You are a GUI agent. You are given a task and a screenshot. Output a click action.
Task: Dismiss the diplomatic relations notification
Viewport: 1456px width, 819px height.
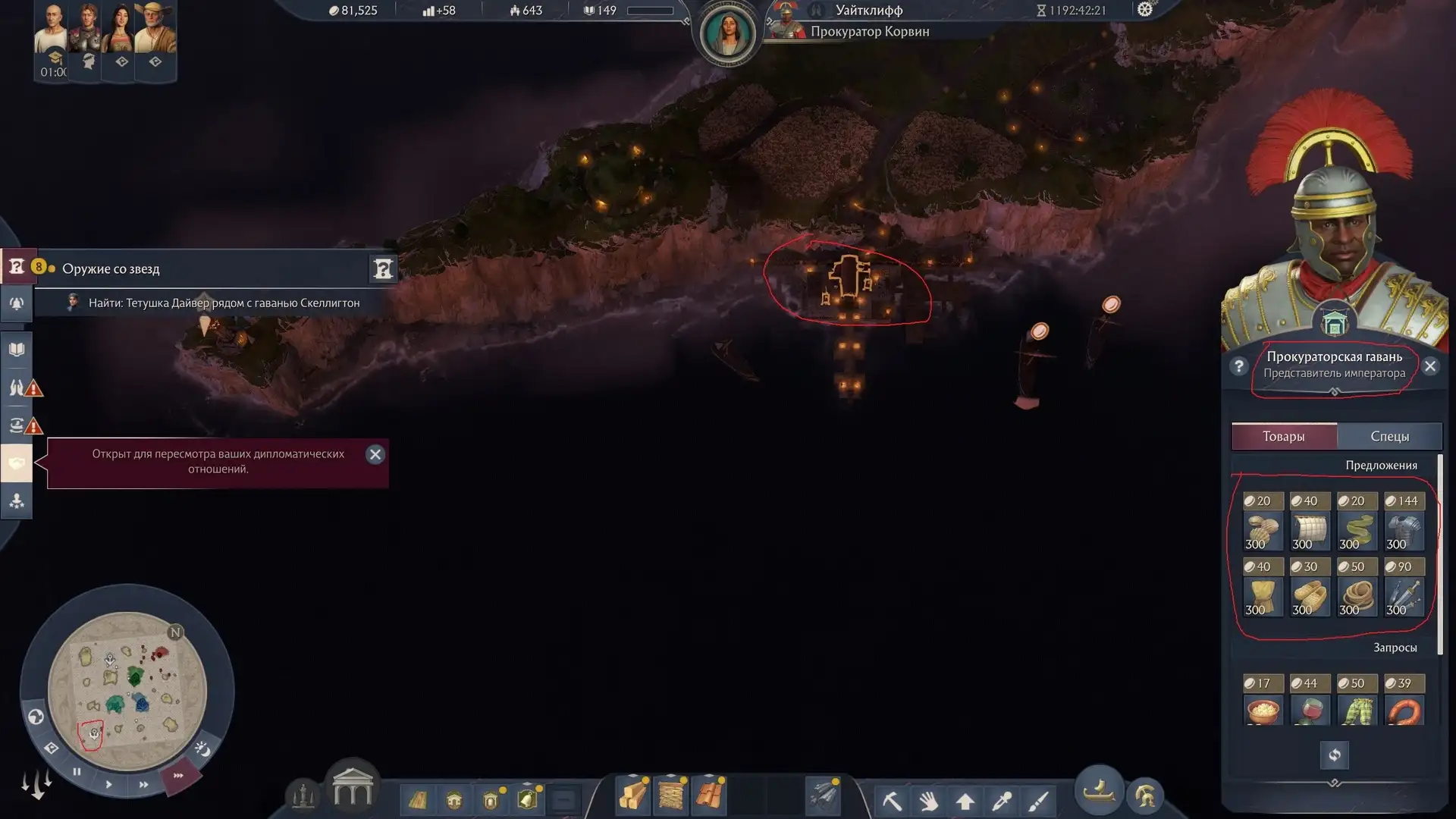(375, 454)
